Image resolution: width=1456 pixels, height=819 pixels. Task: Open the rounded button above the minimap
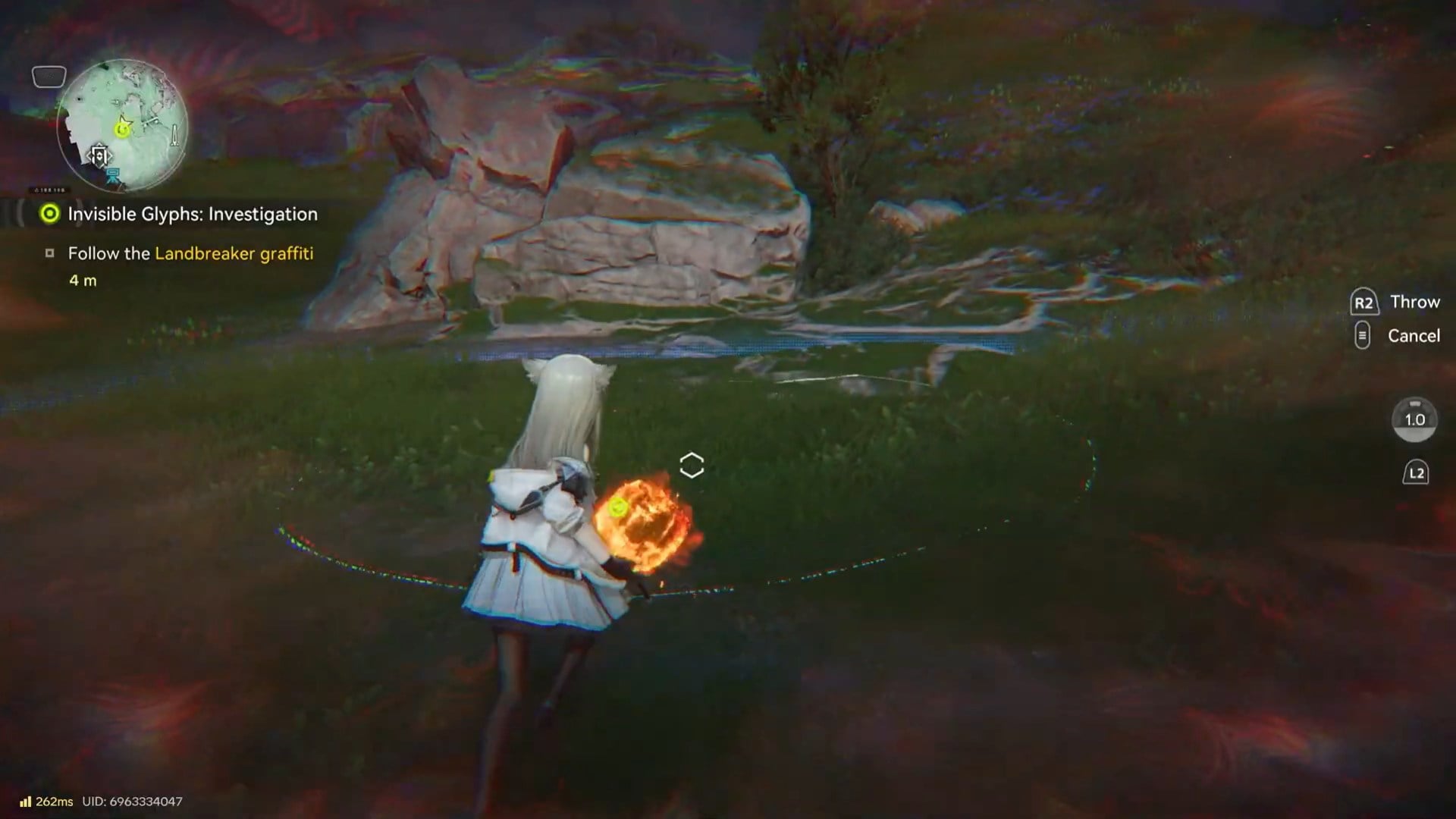click(x=48, y=77)
